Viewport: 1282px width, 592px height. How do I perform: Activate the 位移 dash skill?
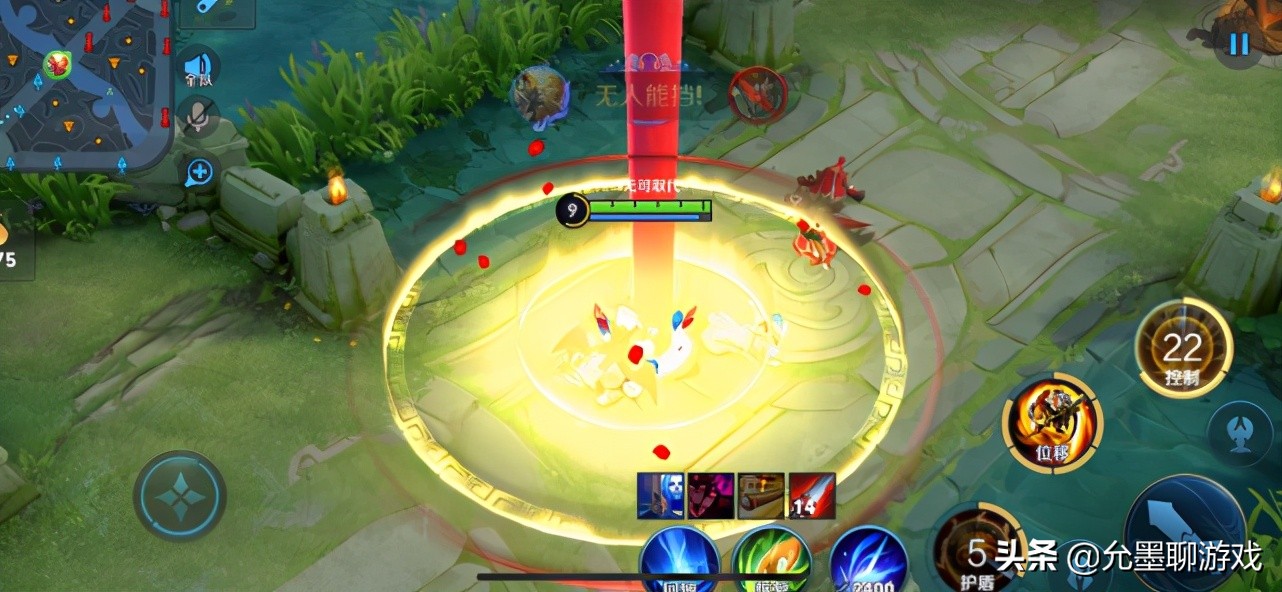tap(1052, 423)
